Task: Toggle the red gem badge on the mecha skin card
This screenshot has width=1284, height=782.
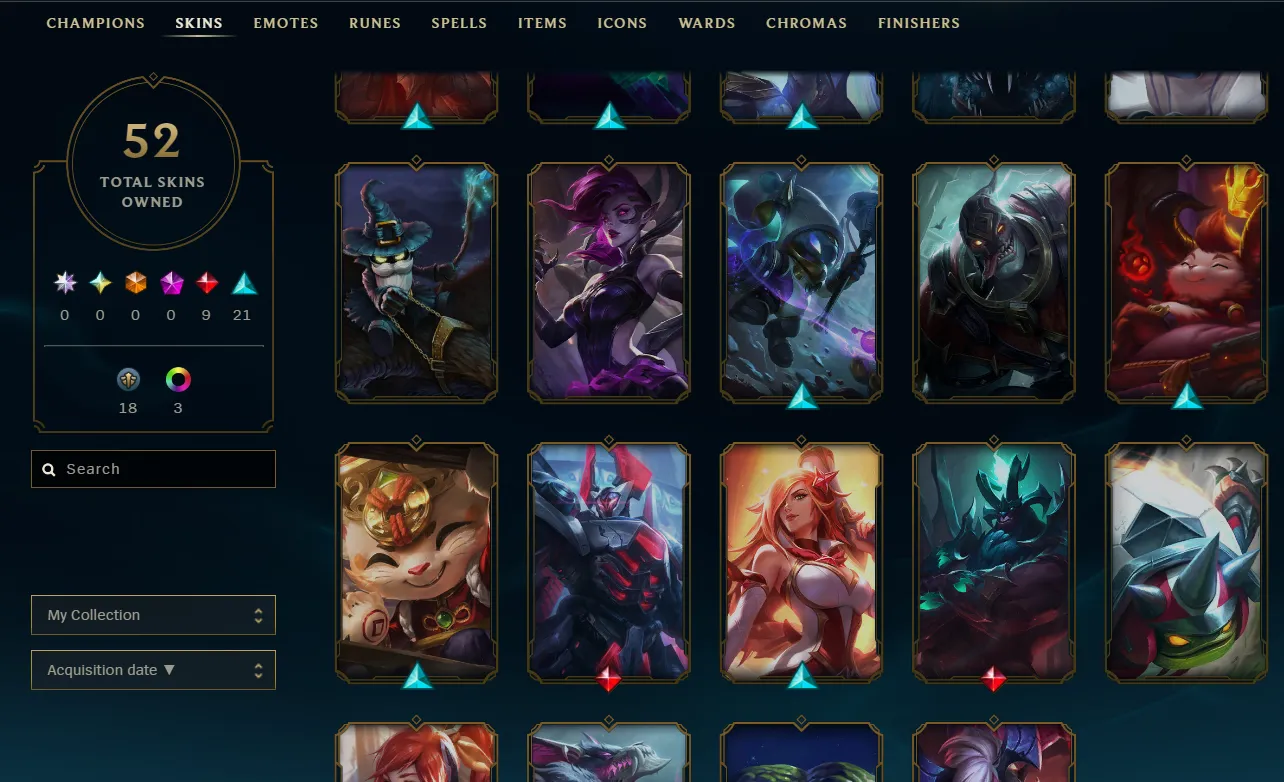Action: [608, 678]
